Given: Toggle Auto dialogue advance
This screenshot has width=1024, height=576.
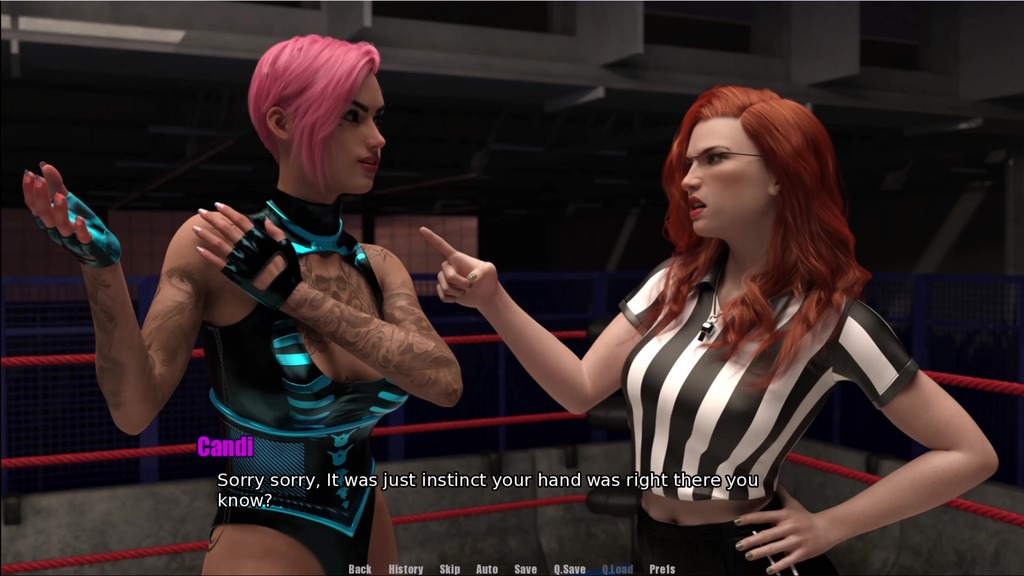Looking at the screenshot, I should (487, 569).
